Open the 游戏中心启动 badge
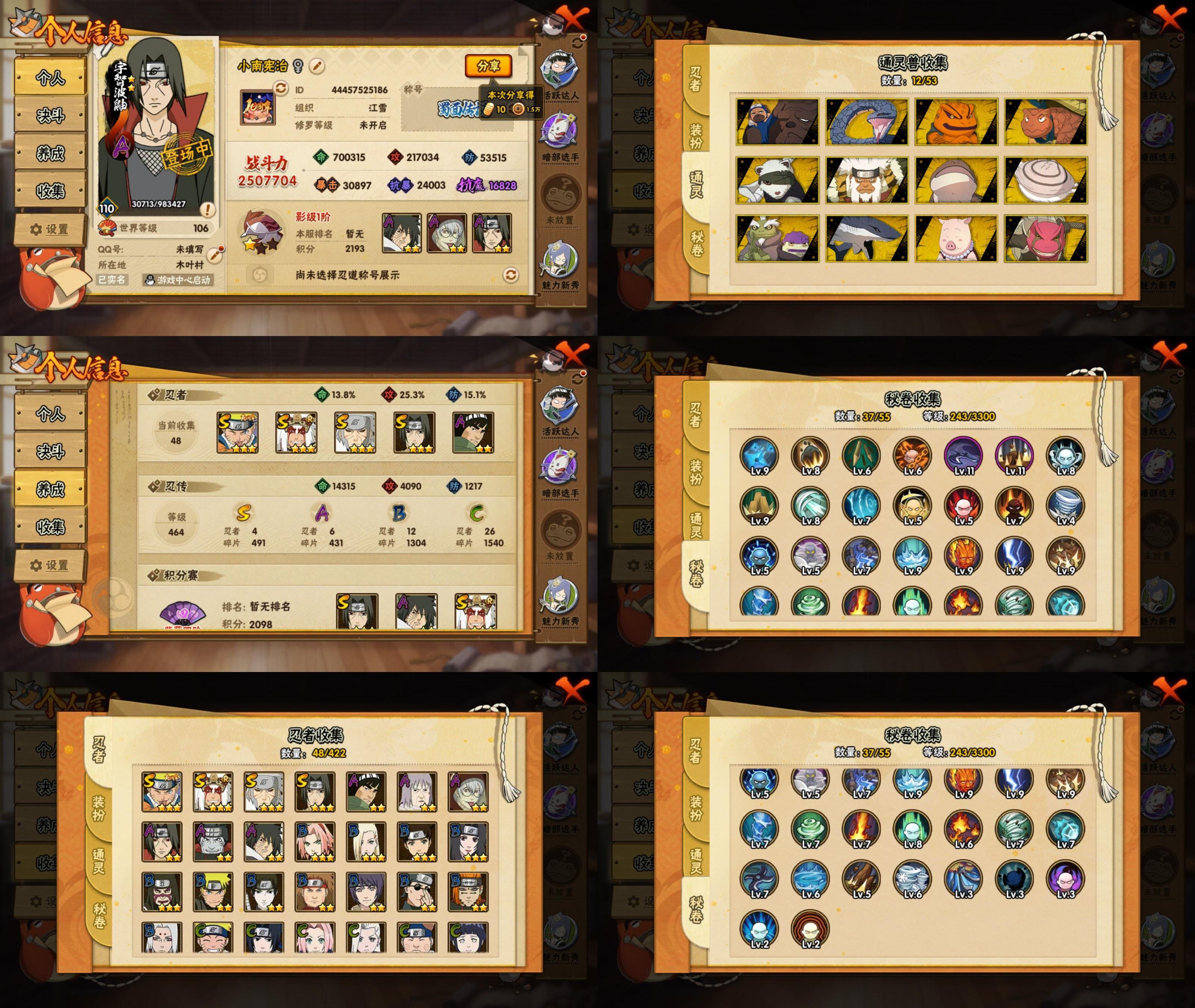 tap(178, 280)
